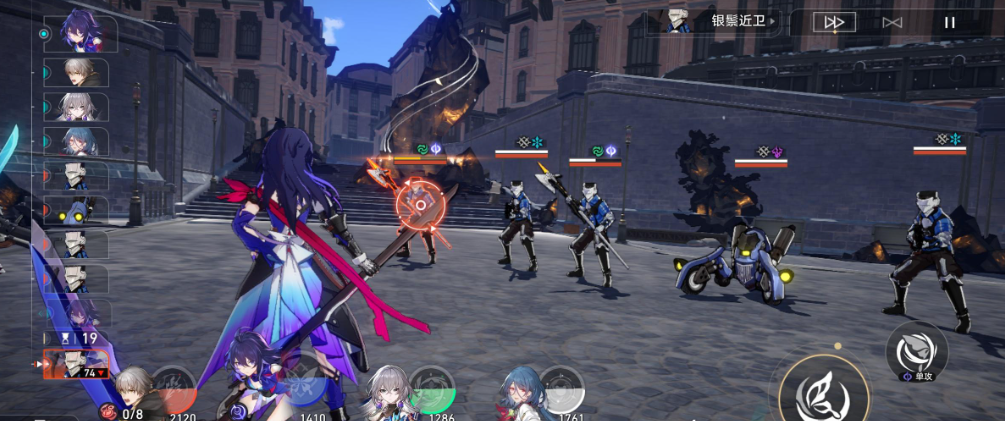
Task: Pause the battle
Action: pyautogui.click(x=950, y=22)
